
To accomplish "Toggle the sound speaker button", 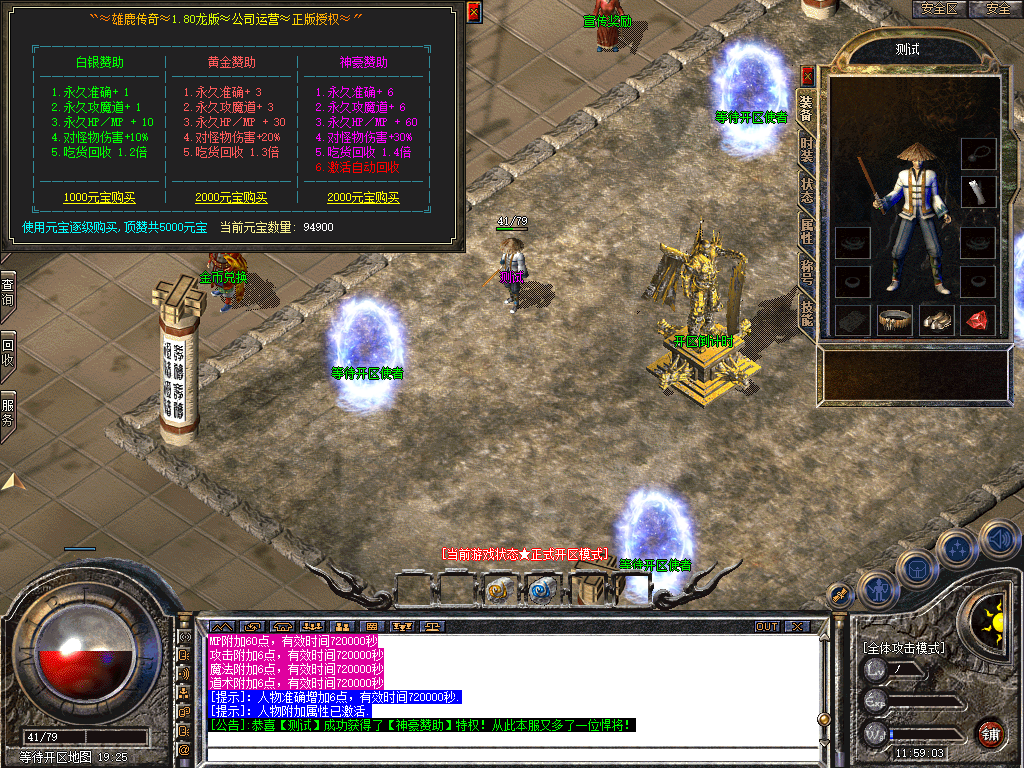I will tap(998, 539).
